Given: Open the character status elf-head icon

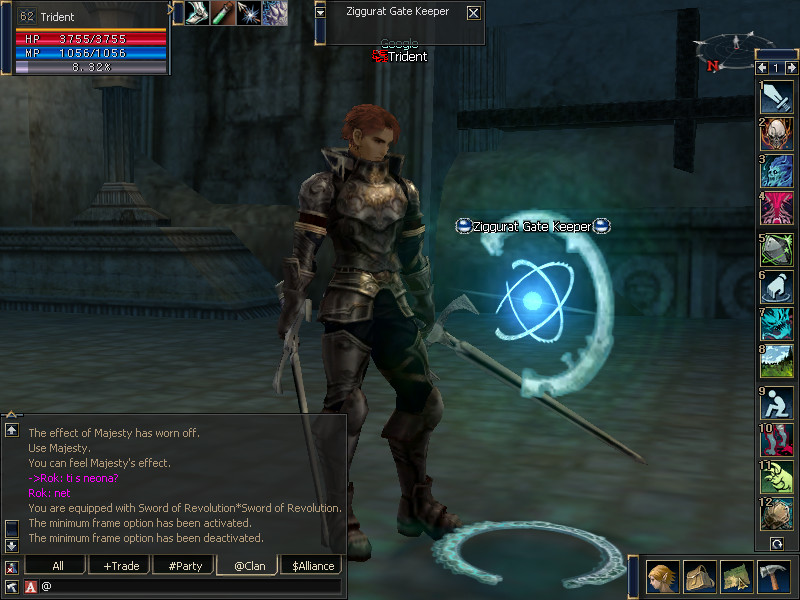Looking at the screenshot, I should point(662,576).
